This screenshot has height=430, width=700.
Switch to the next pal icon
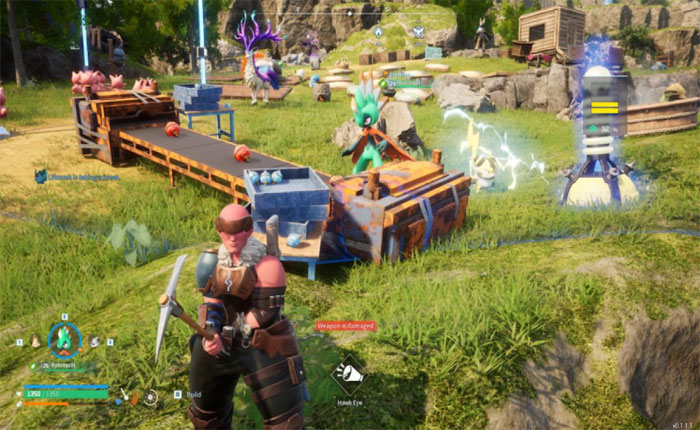pyautogui.click(x=94, y=342)
